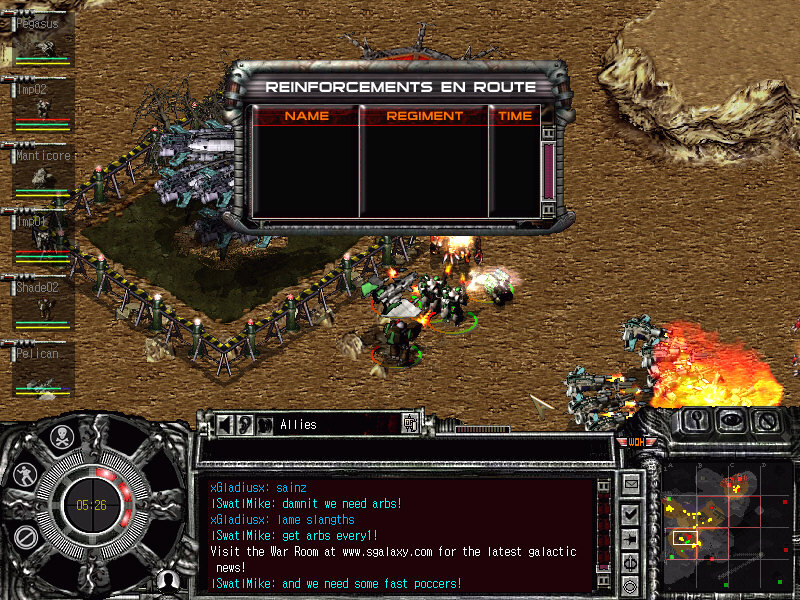Open the envelope messages button
The width and height of the screenshot is (800, 600).
click(631, 486)
